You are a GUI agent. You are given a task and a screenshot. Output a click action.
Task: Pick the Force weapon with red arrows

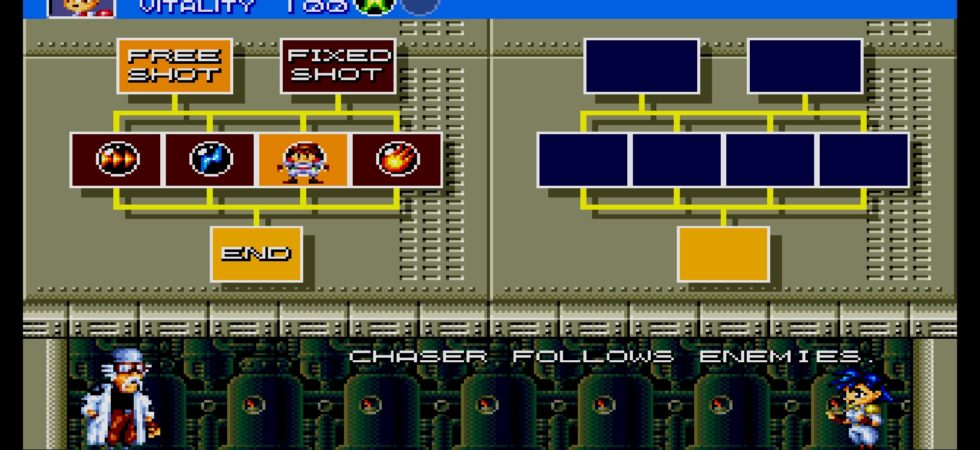click(x=116, y=160)
